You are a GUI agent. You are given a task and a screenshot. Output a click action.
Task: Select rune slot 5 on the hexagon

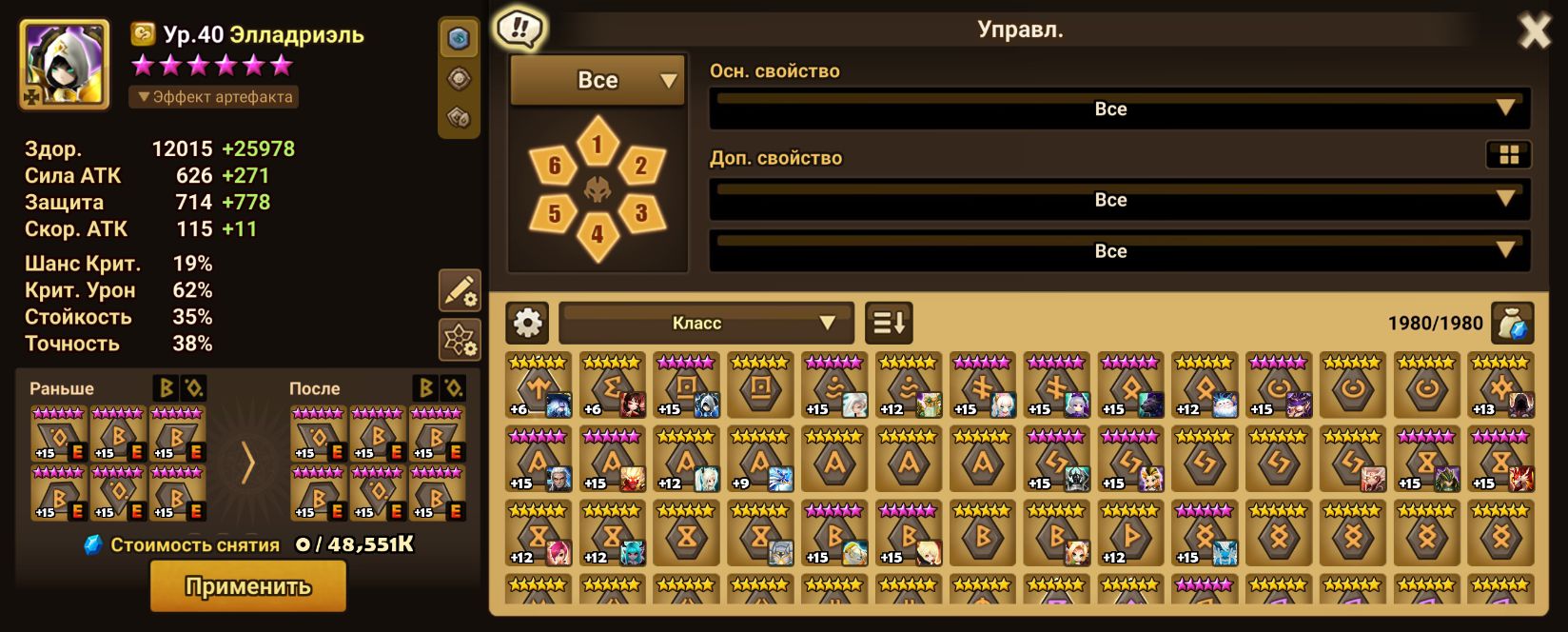tap(555, 212)
